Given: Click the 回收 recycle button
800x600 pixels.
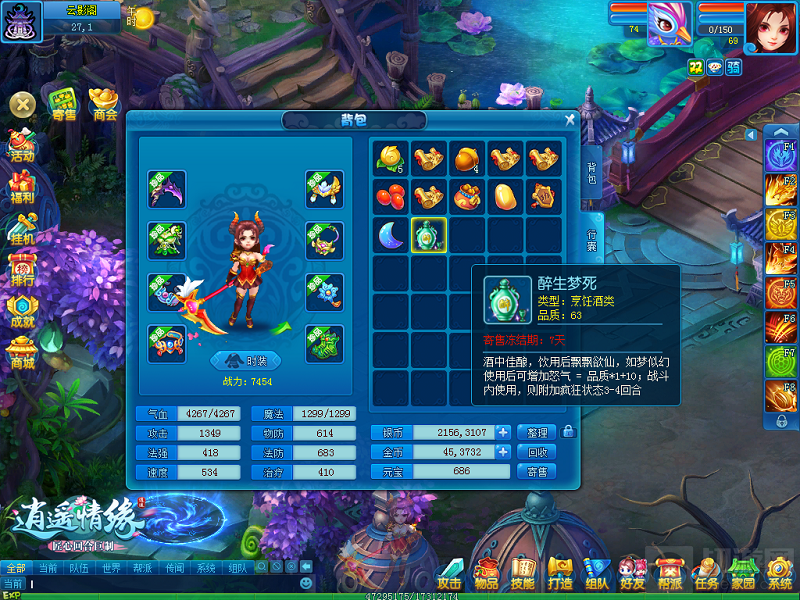Looking at the screenshot, I should coord(536,452).
